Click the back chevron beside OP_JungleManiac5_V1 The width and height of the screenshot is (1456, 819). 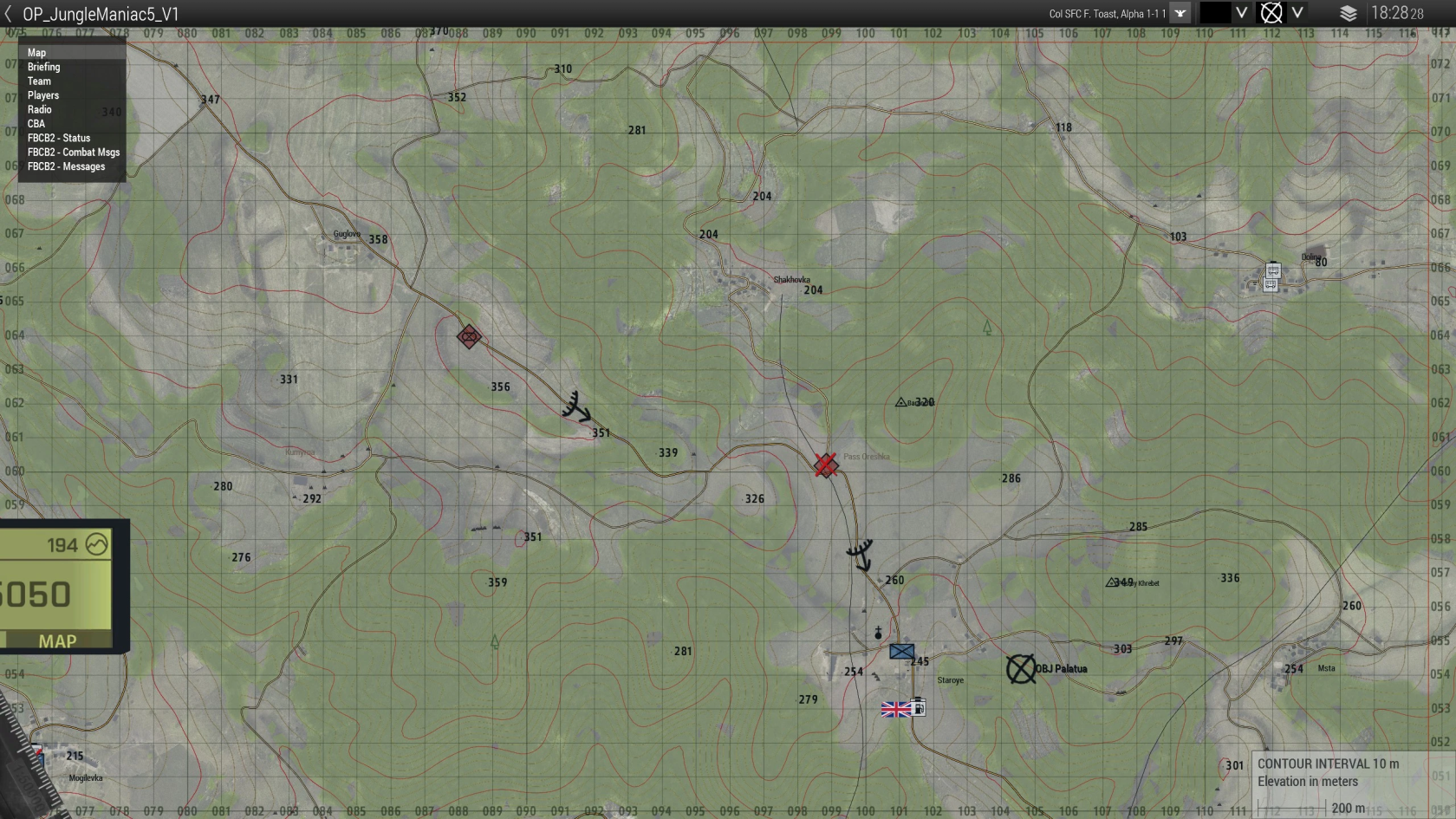point(10,13)
